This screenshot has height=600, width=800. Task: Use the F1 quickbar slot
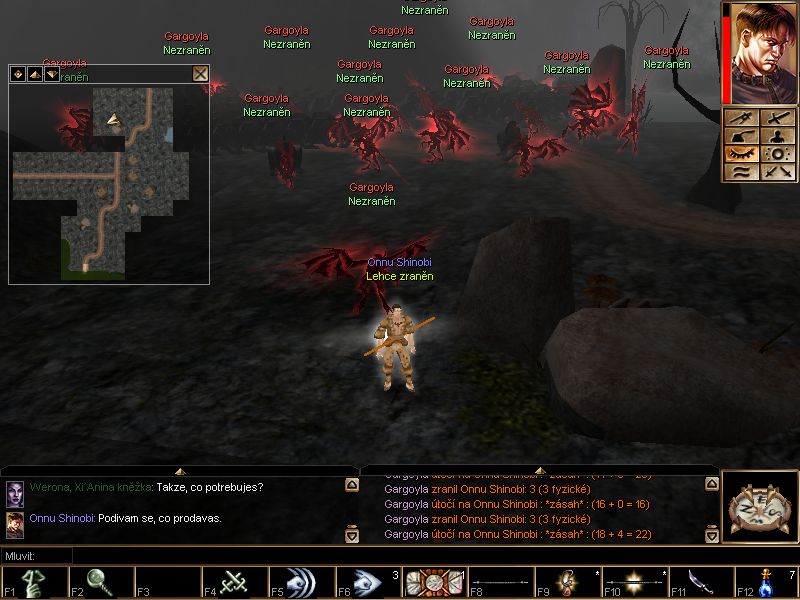(33, 582)
